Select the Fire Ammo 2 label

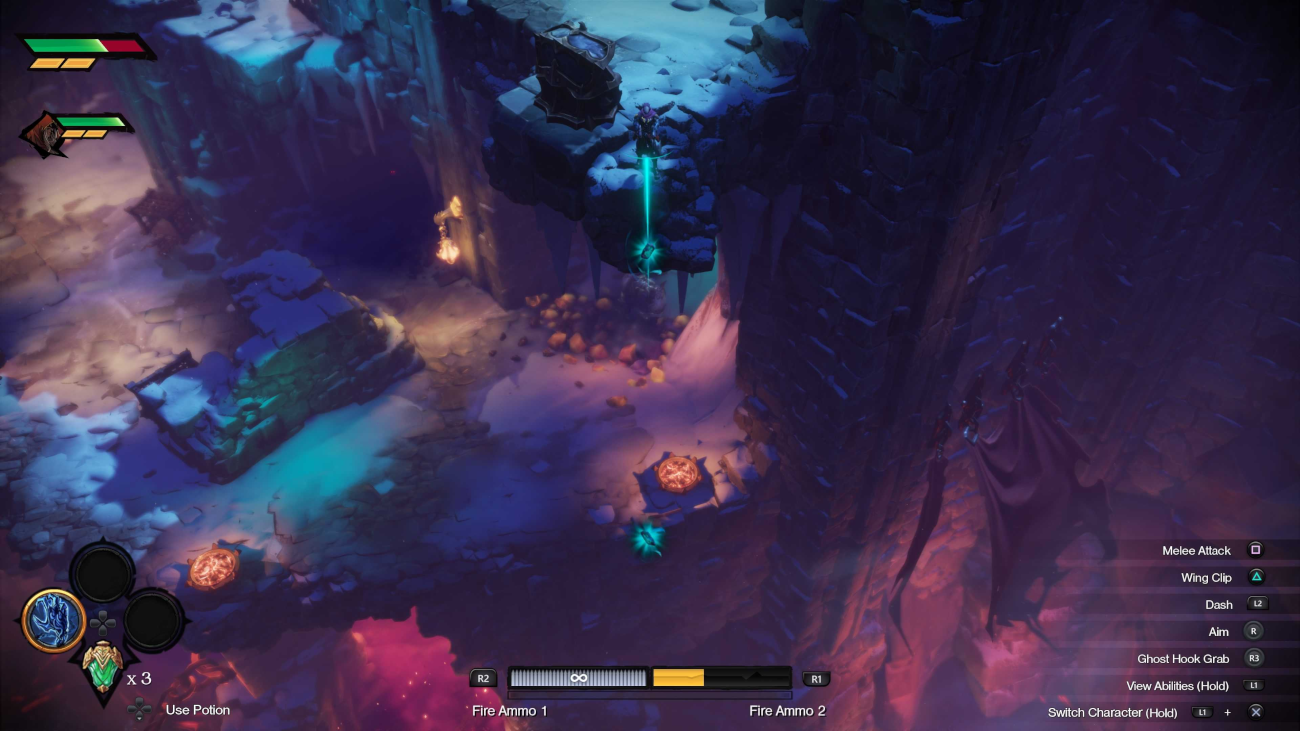coord(789,711)
